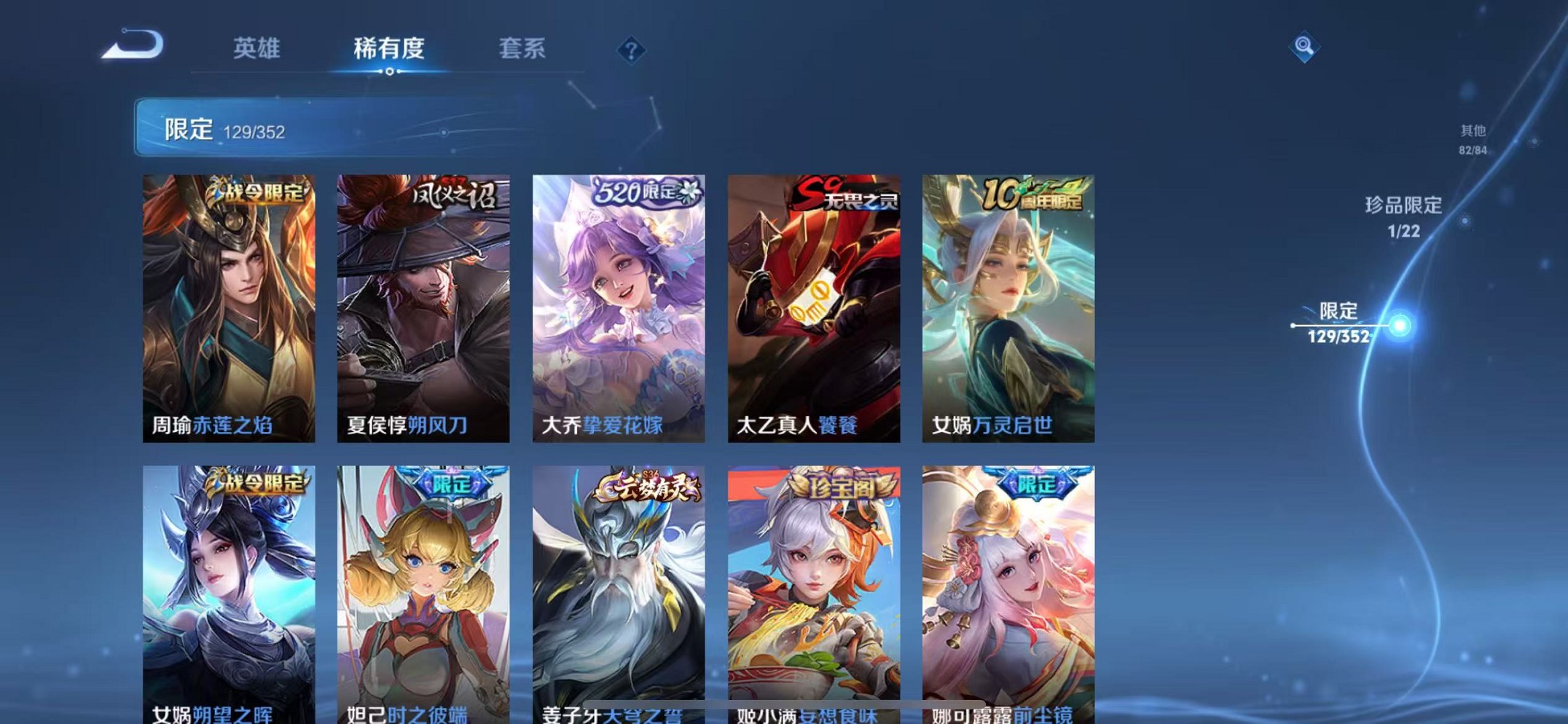This screenshot has height=724, width=1568.
Task: Open the search magnifier icon
Action: click(x=1306, y=48)
